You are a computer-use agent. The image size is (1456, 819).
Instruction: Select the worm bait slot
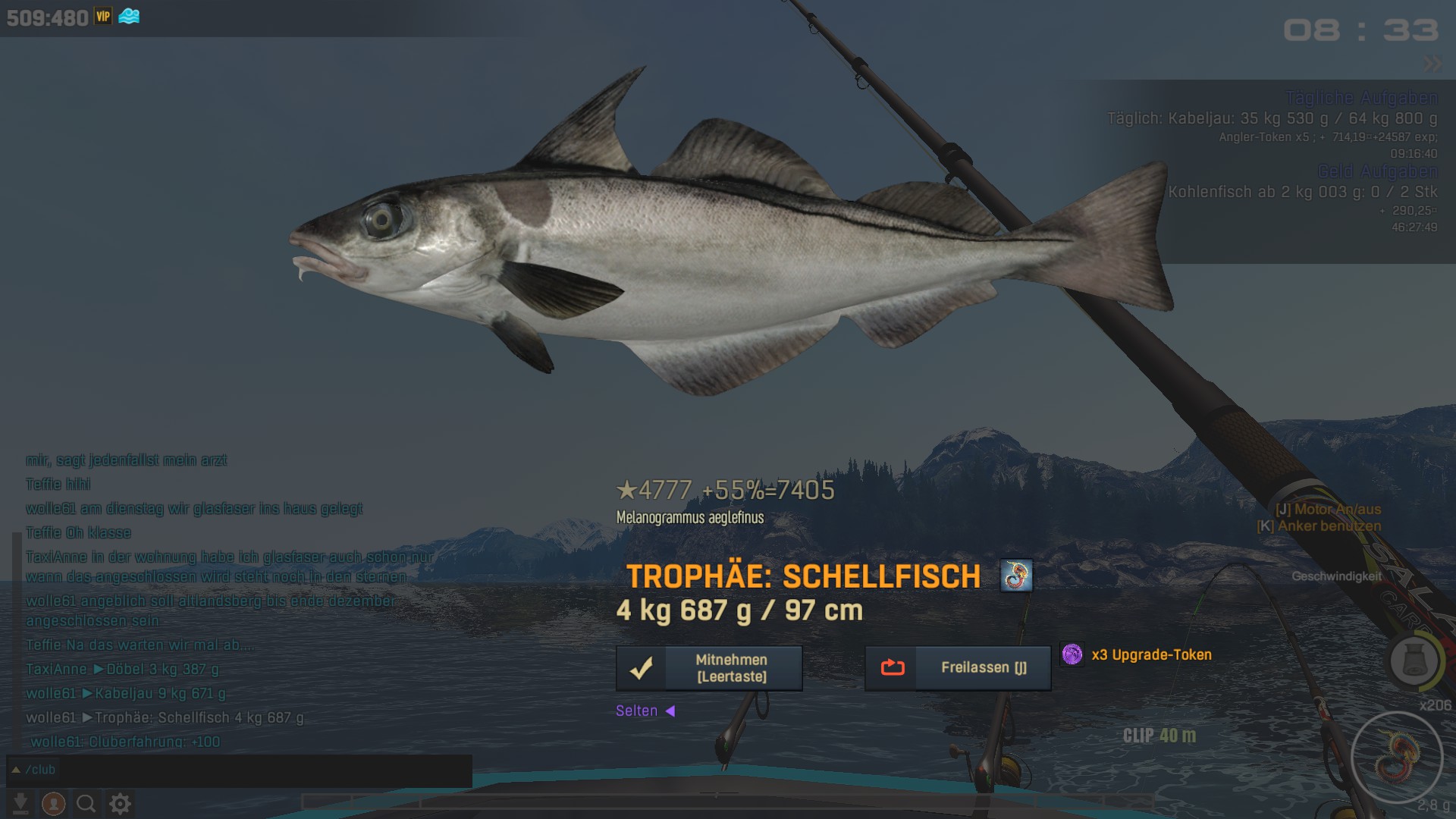coord(1397,758)
